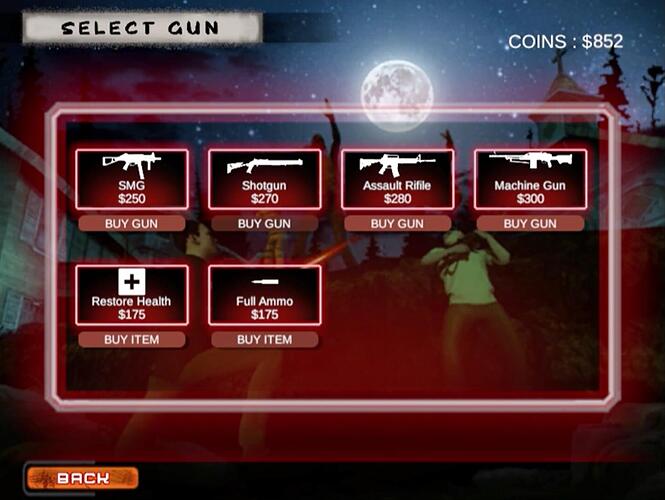
Task: Select the Assault Rifle tile
Action: [397, 179]
